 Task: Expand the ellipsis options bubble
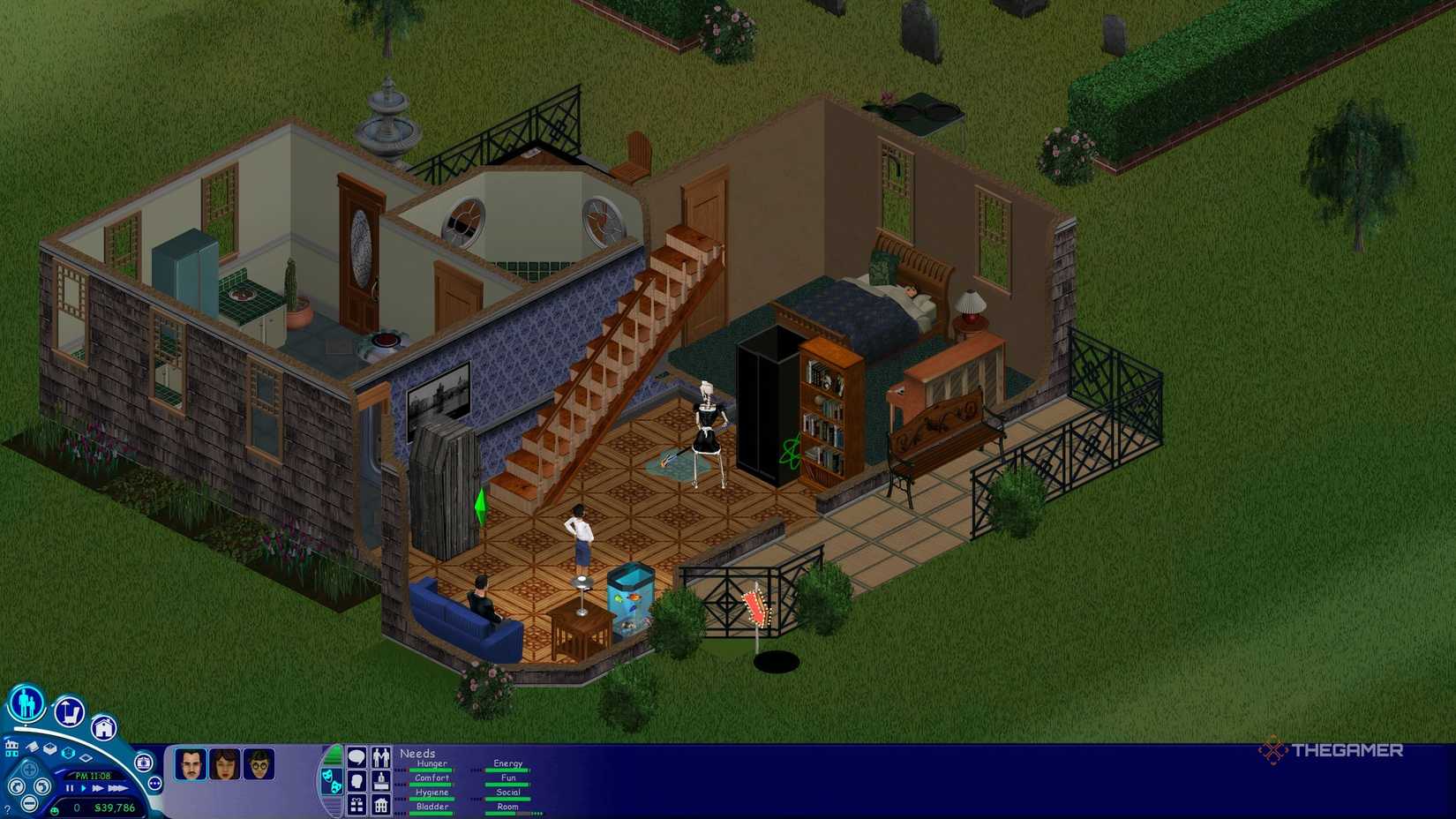pos(154,782)
